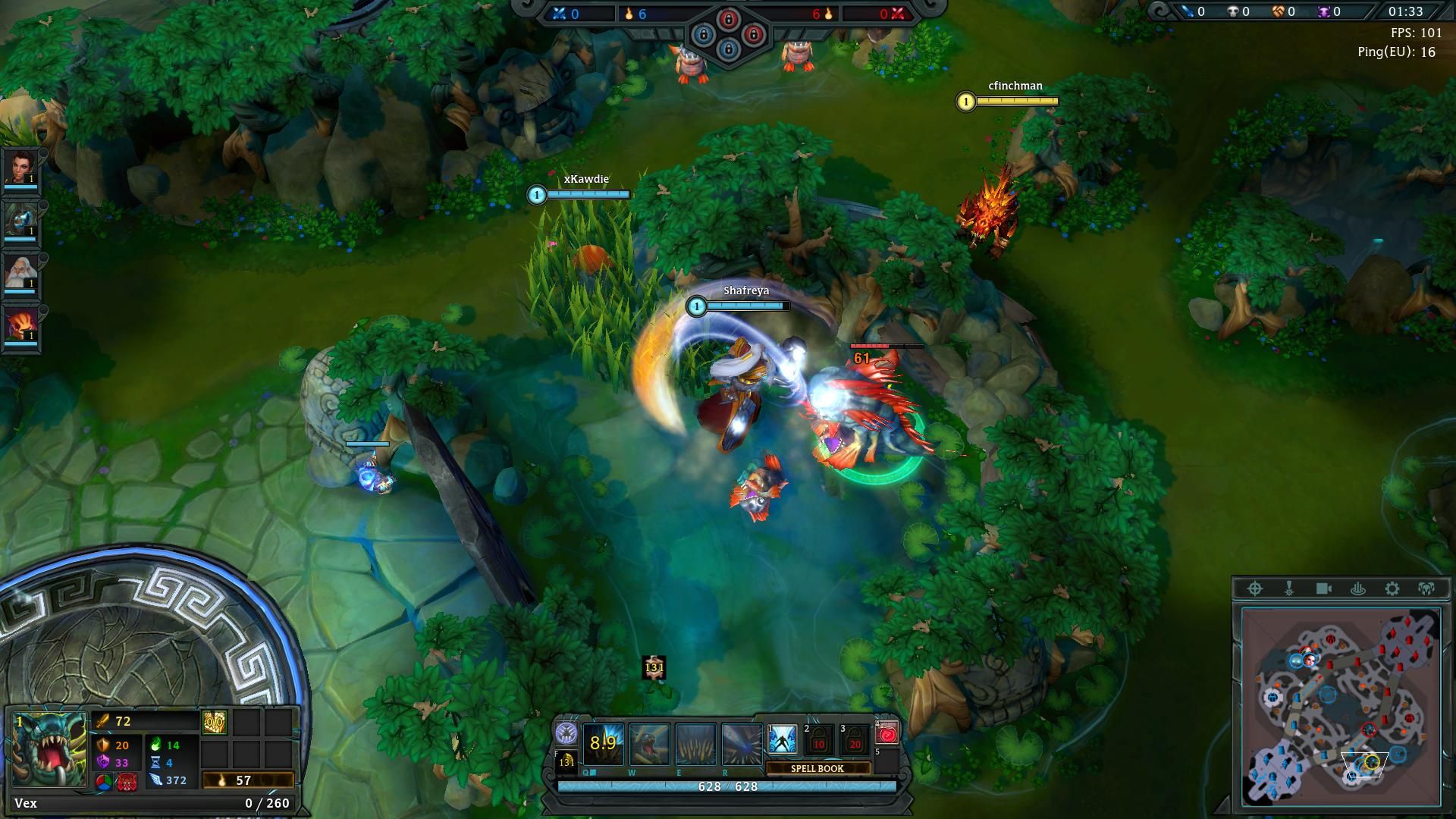Viewport: 1456px width, 819px height.
Task: Trigger the R ultimate ability
Action: click(x=741, y=743)
